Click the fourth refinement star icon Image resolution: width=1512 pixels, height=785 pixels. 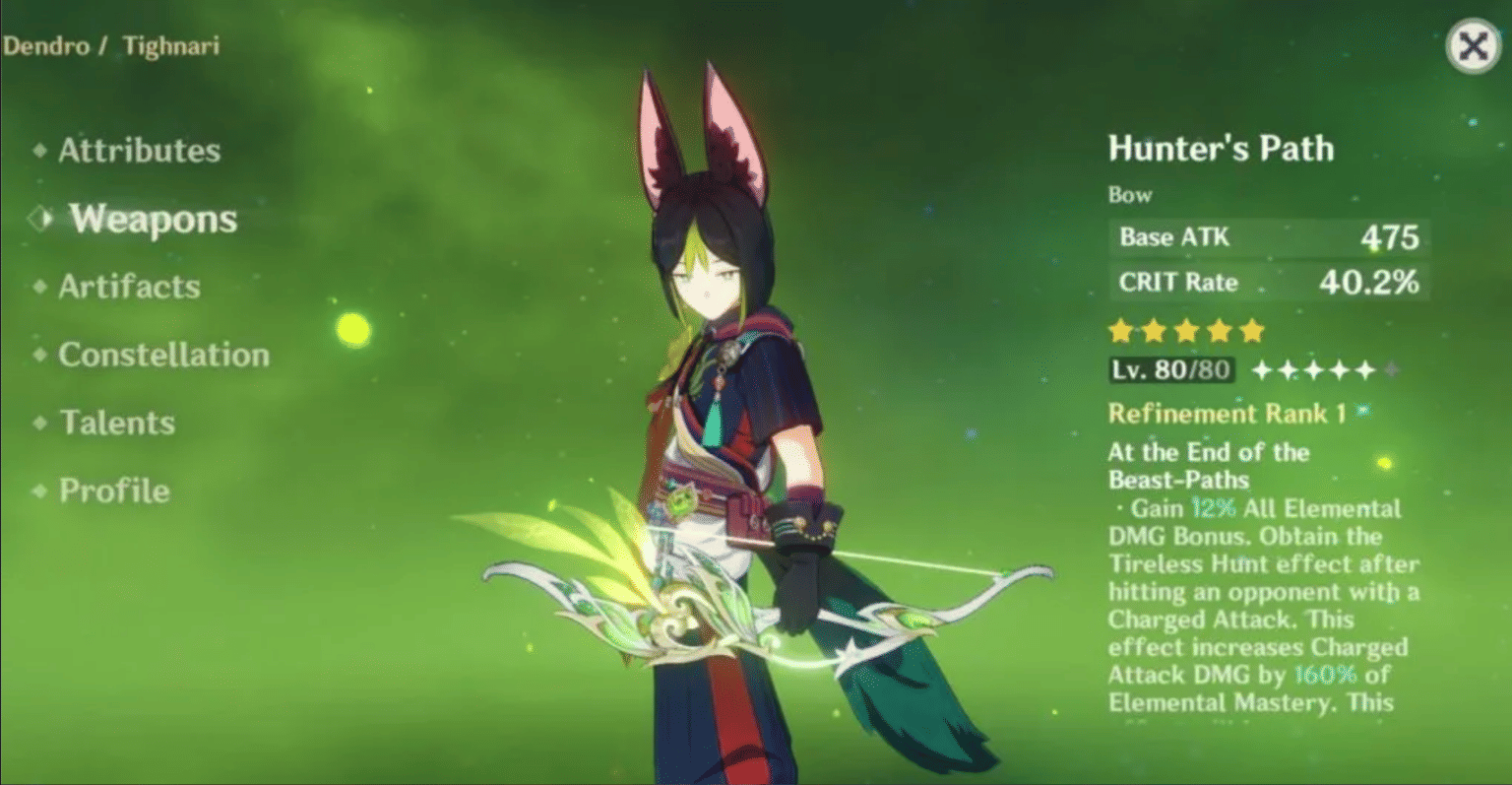(x=1339, y=371)
